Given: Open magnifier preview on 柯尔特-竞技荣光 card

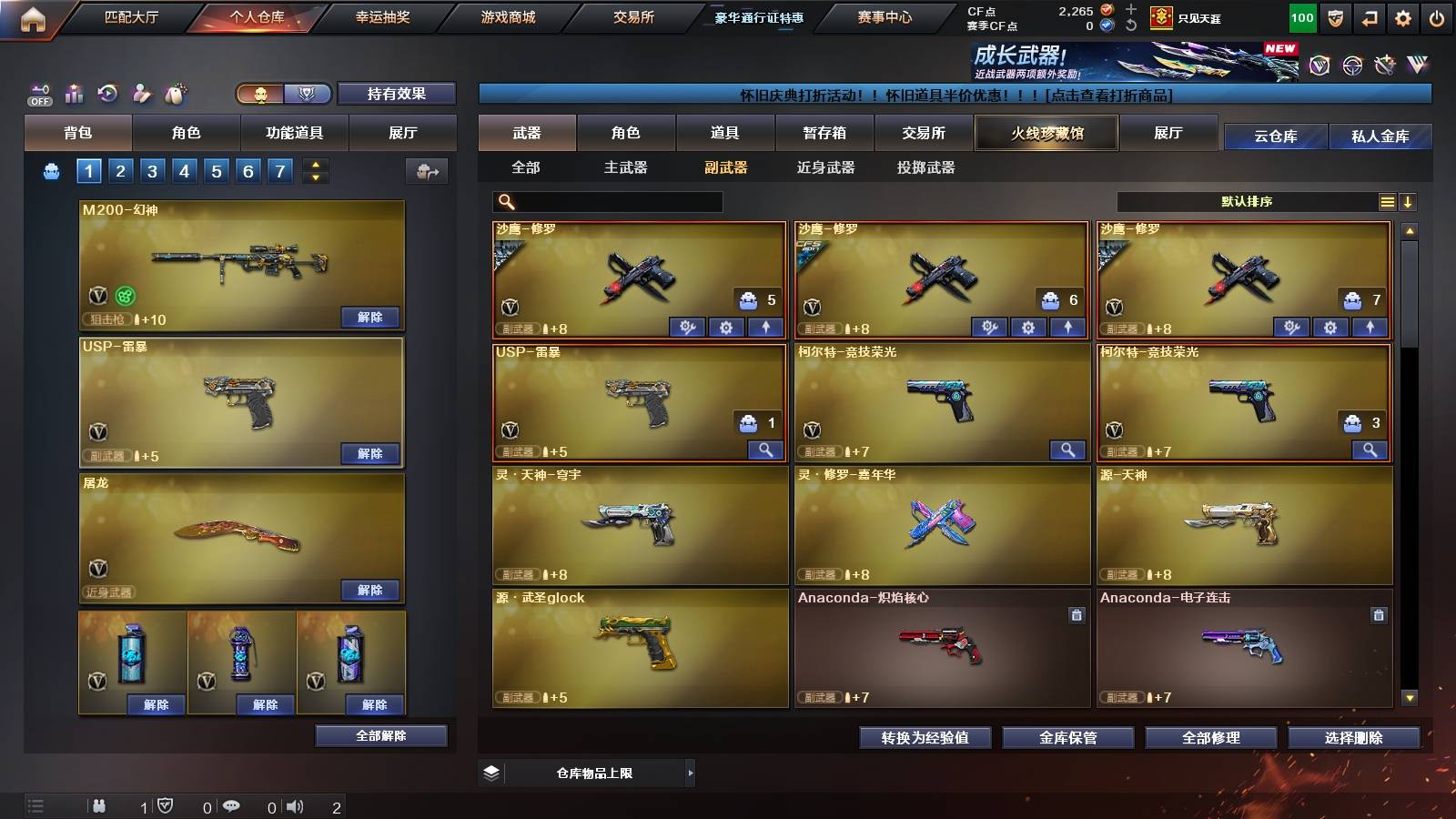Looking at the screenshot, I should tap(1067, 450).
